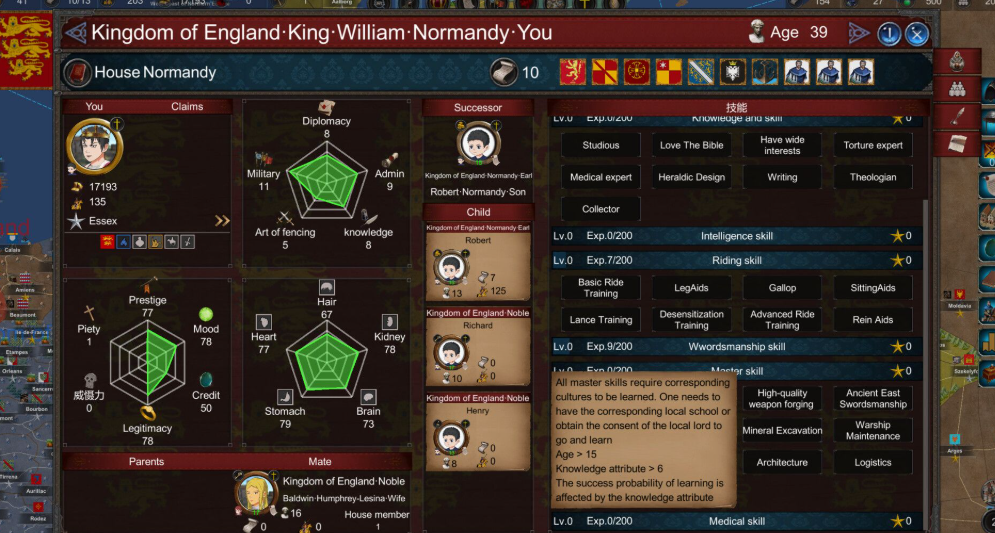Learn Basic Ride Training
Viewport: 995px width, 533px height.
(601, 288)
